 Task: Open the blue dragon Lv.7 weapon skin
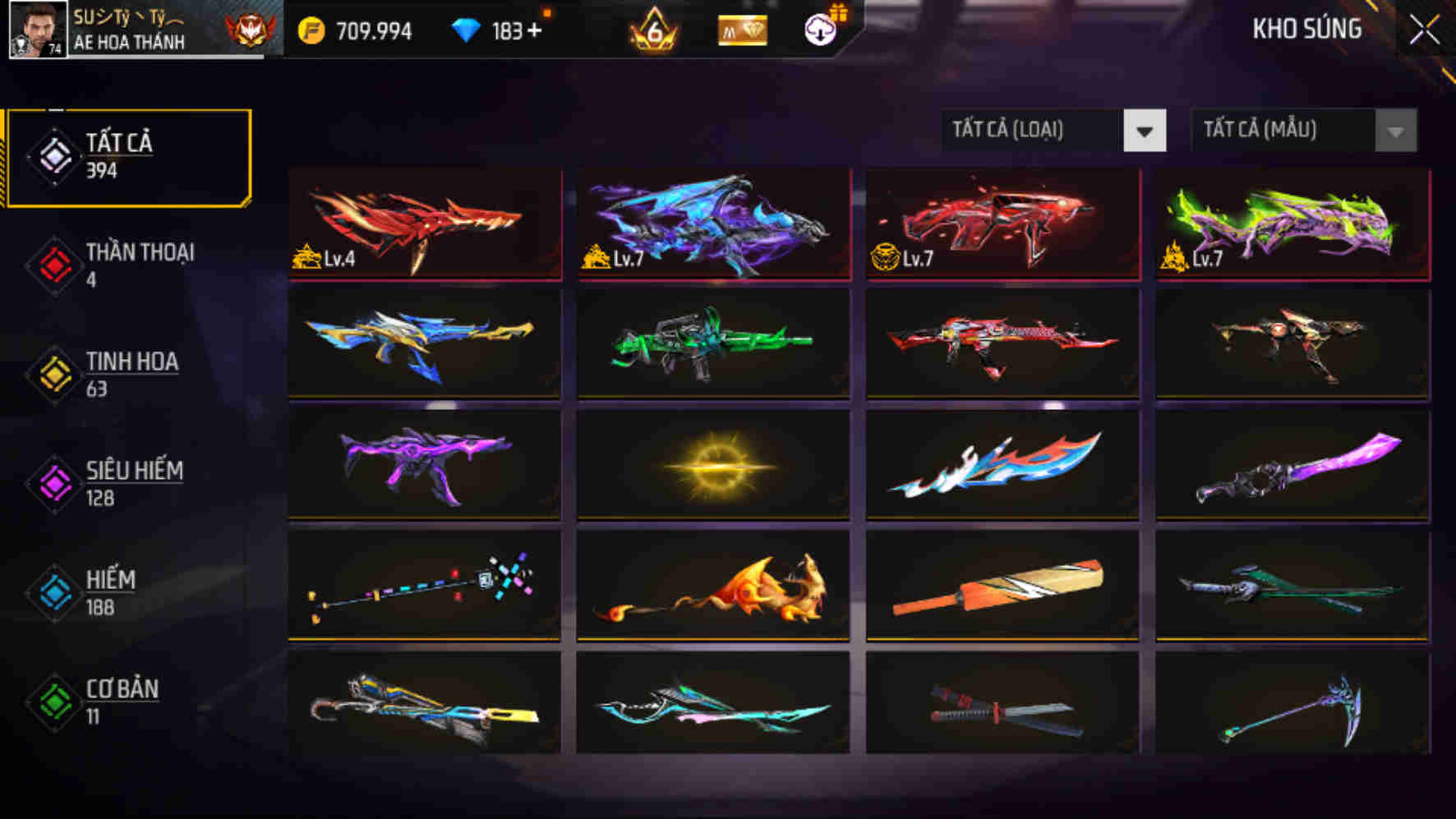coord(713,223)
